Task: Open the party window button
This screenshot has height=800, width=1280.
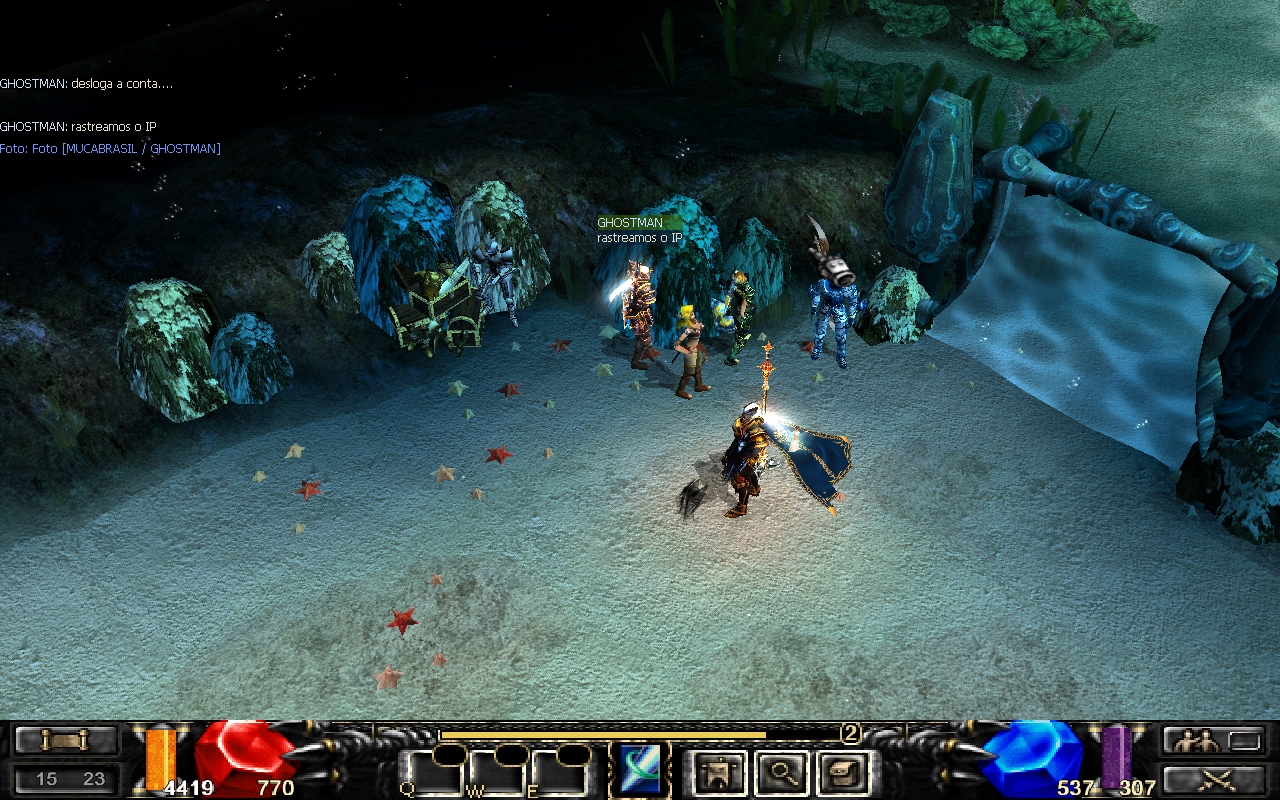Action: [x=1212, y=741]
